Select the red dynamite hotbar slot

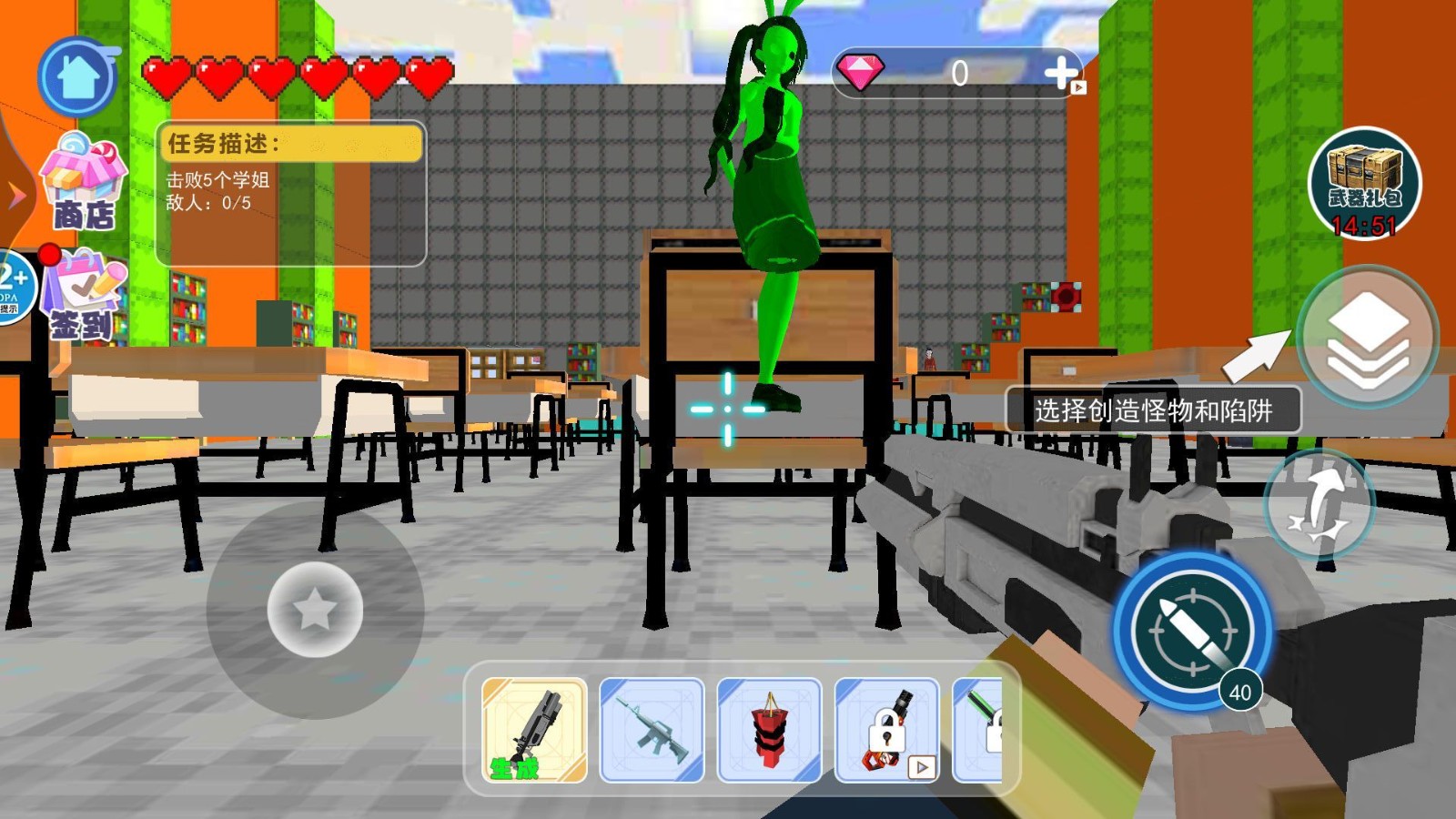coord(769,730)
